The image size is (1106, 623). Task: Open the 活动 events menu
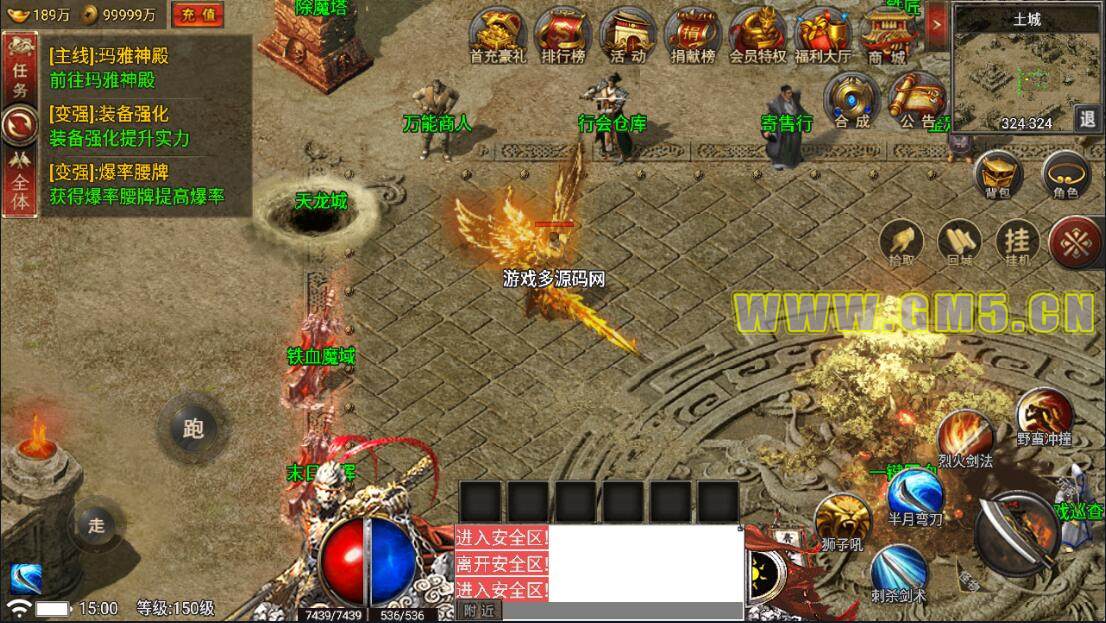coord(627,34)
